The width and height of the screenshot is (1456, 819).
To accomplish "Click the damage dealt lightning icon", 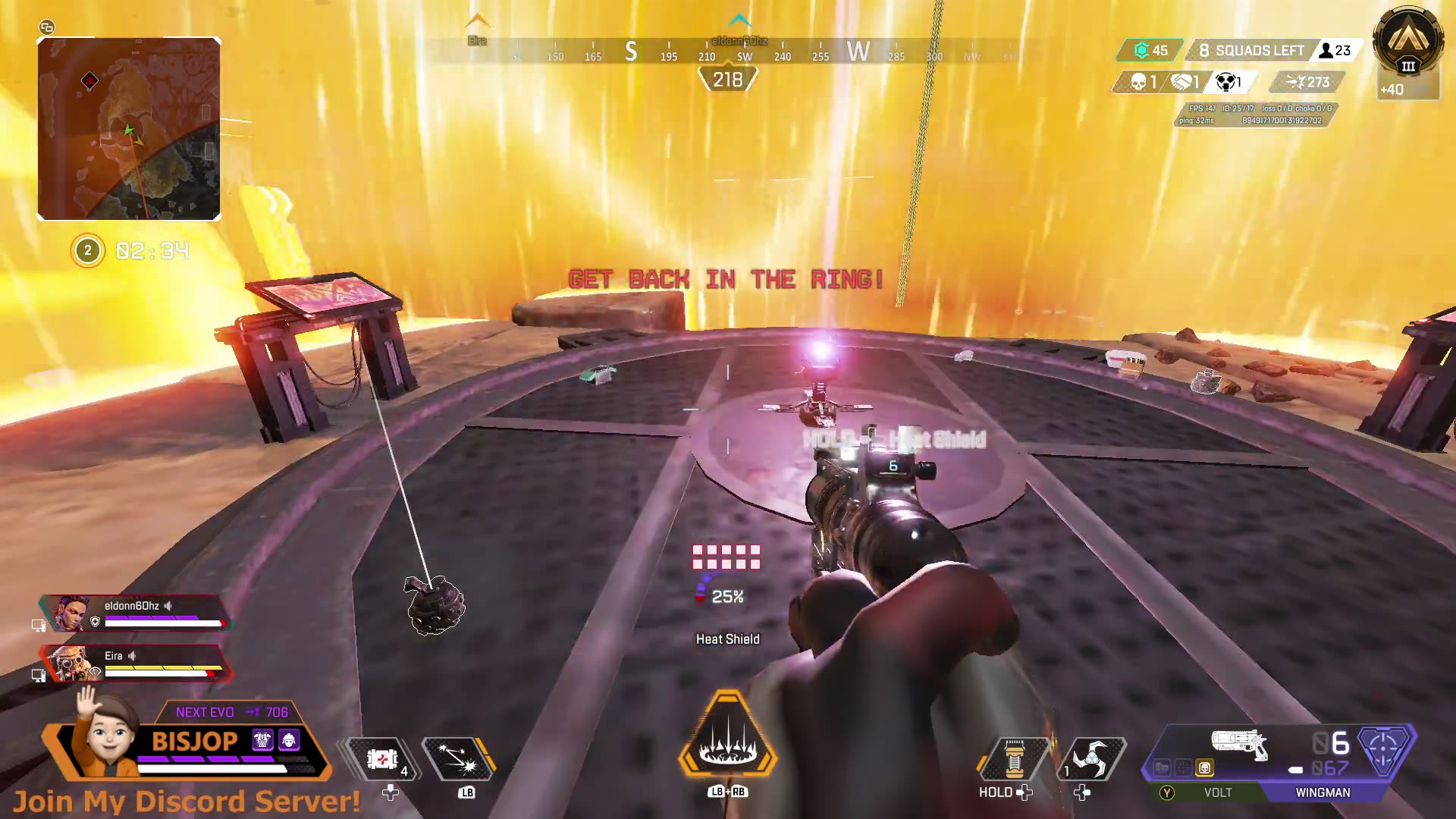I will (x=1293, y=82).
